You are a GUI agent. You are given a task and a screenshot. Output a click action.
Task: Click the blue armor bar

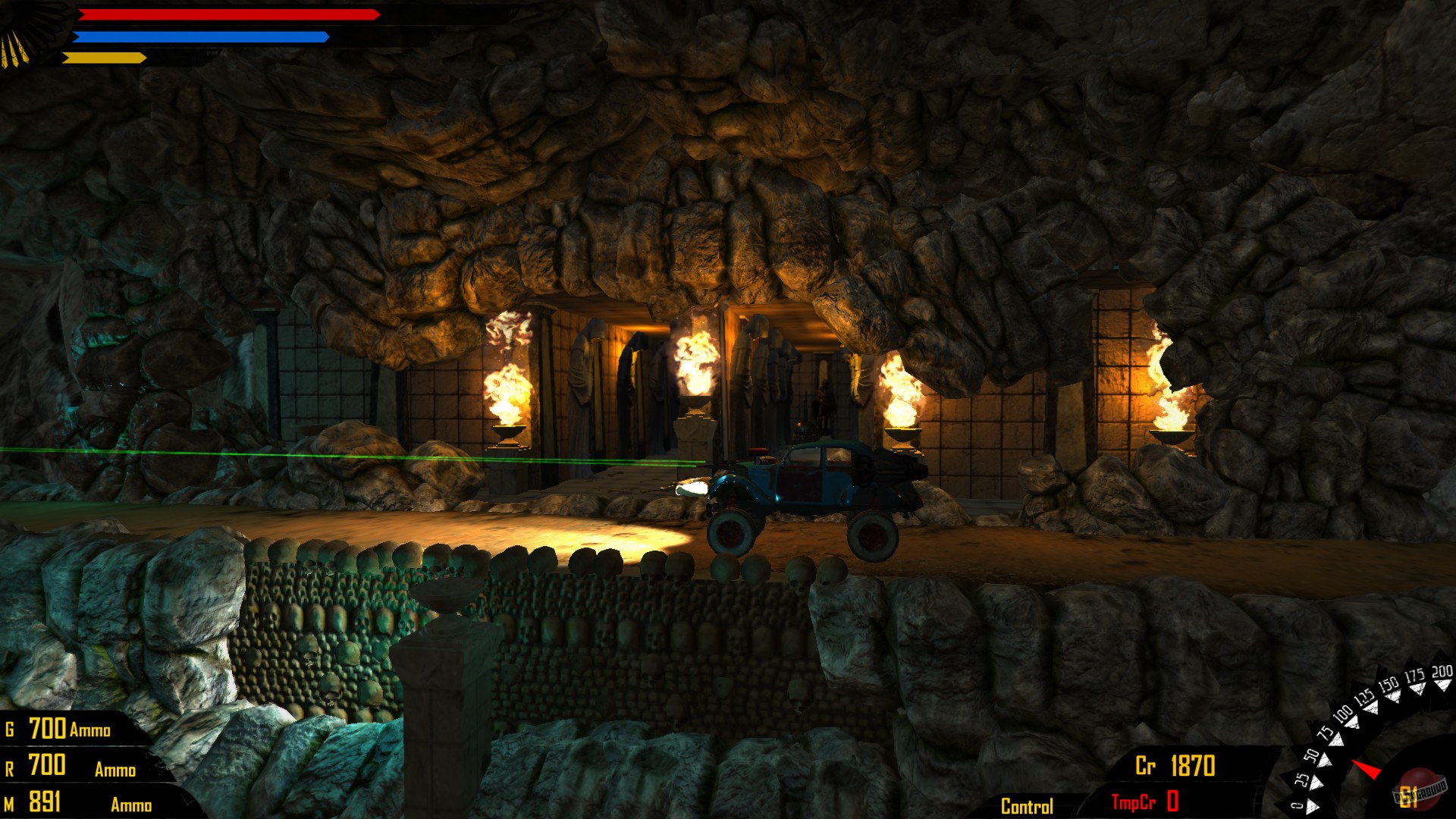click(205, 36)
